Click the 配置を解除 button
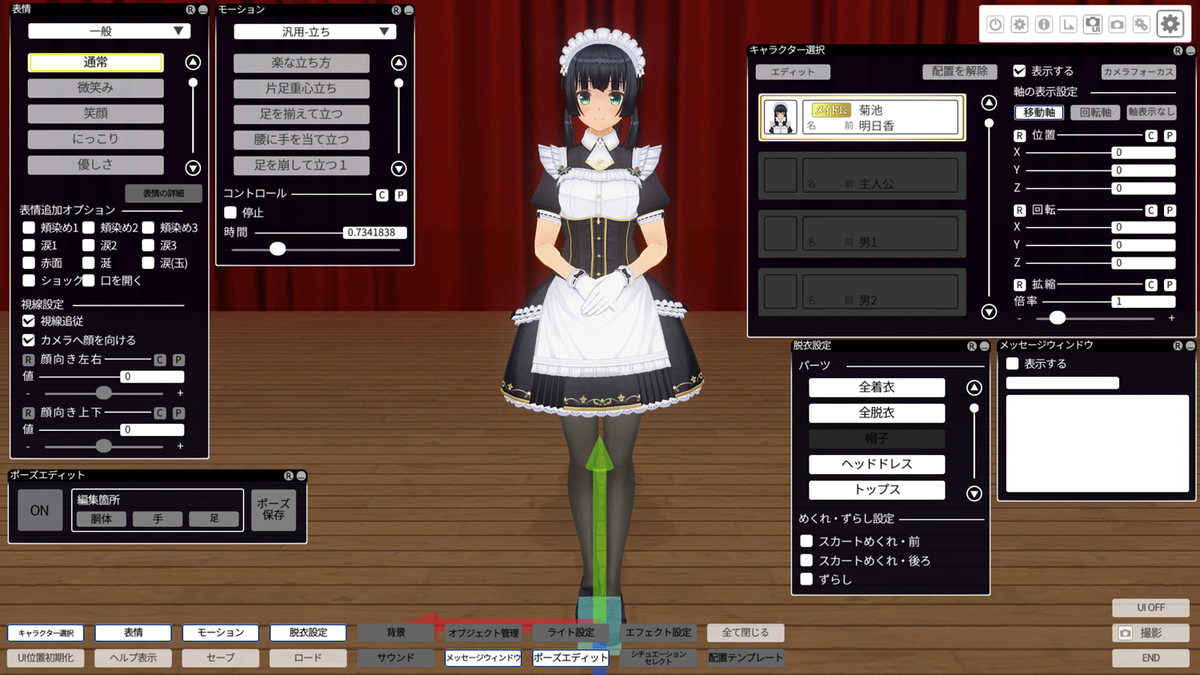The image size is (1200, 675). point(960,72)
